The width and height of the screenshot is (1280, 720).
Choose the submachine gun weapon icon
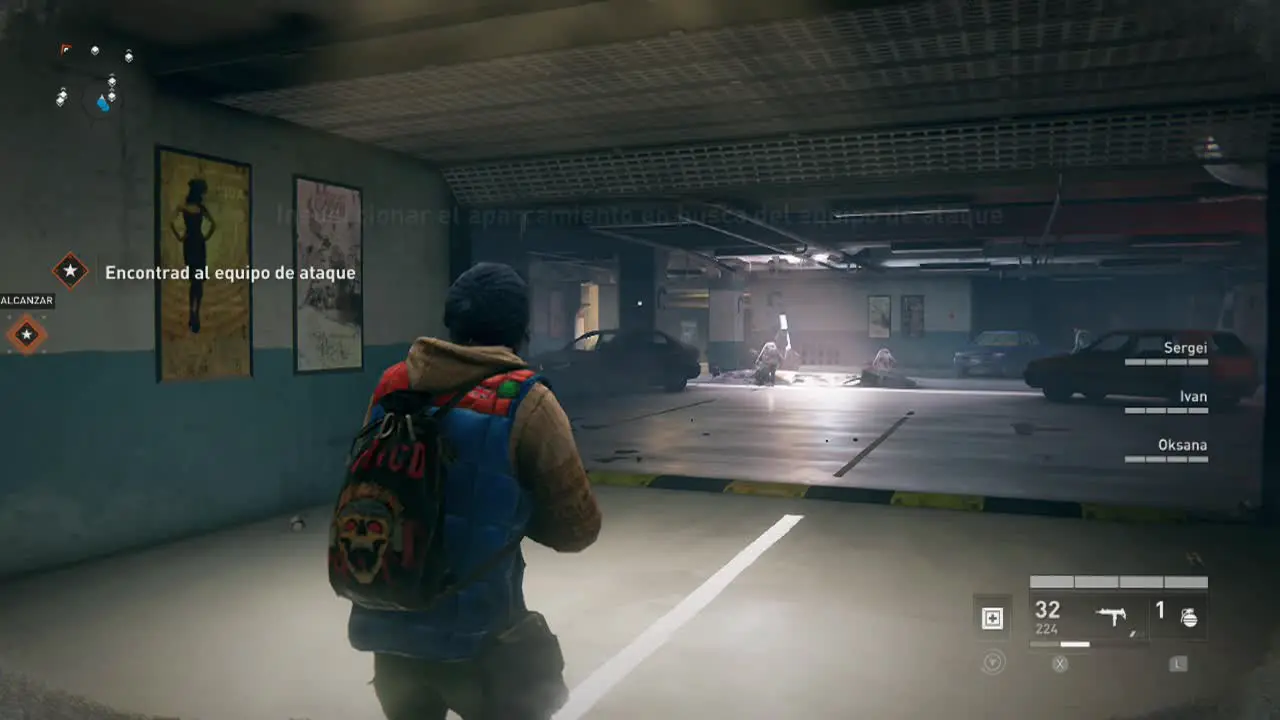1111,617
